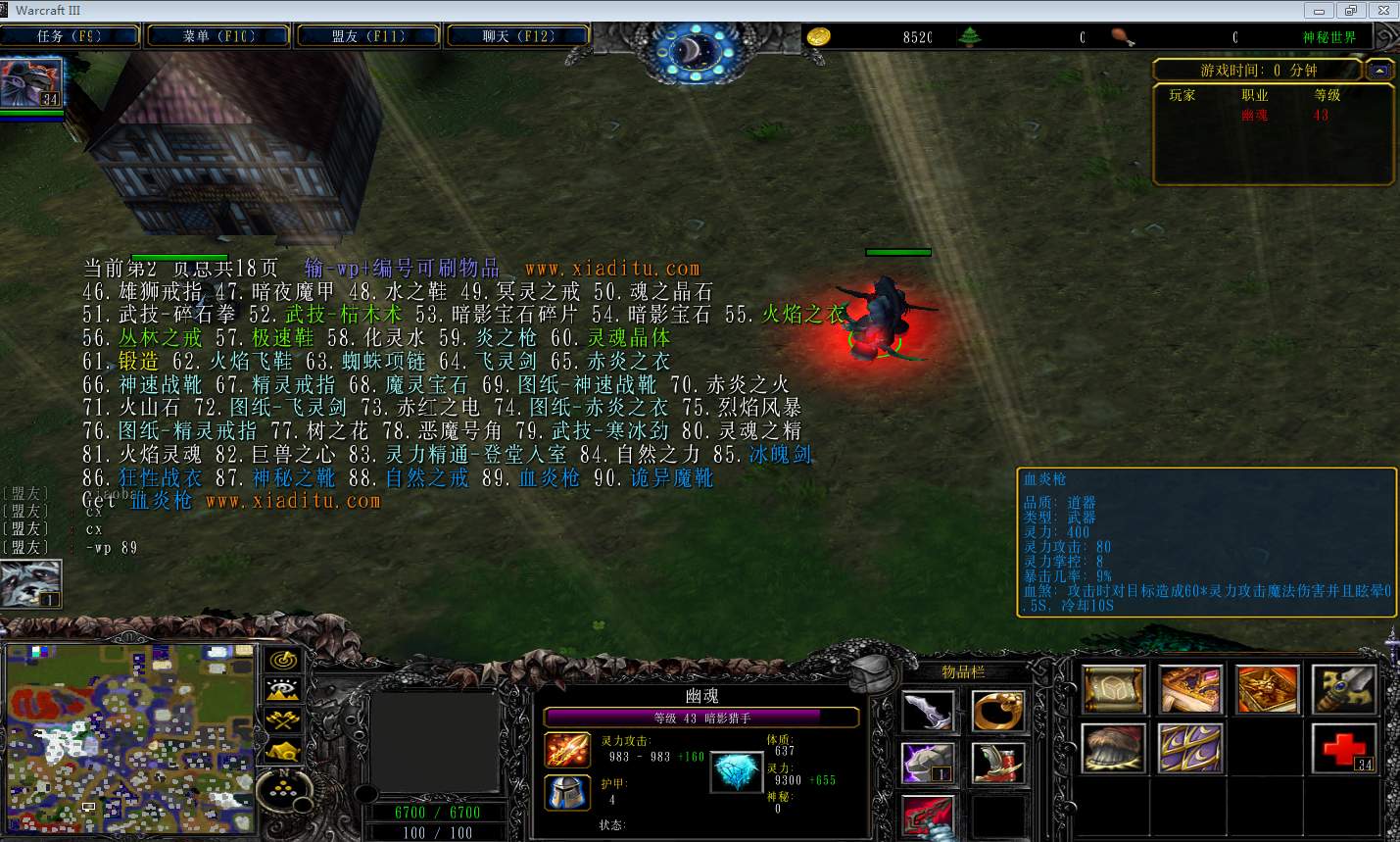Select the curved dagger inventory item

927,711
